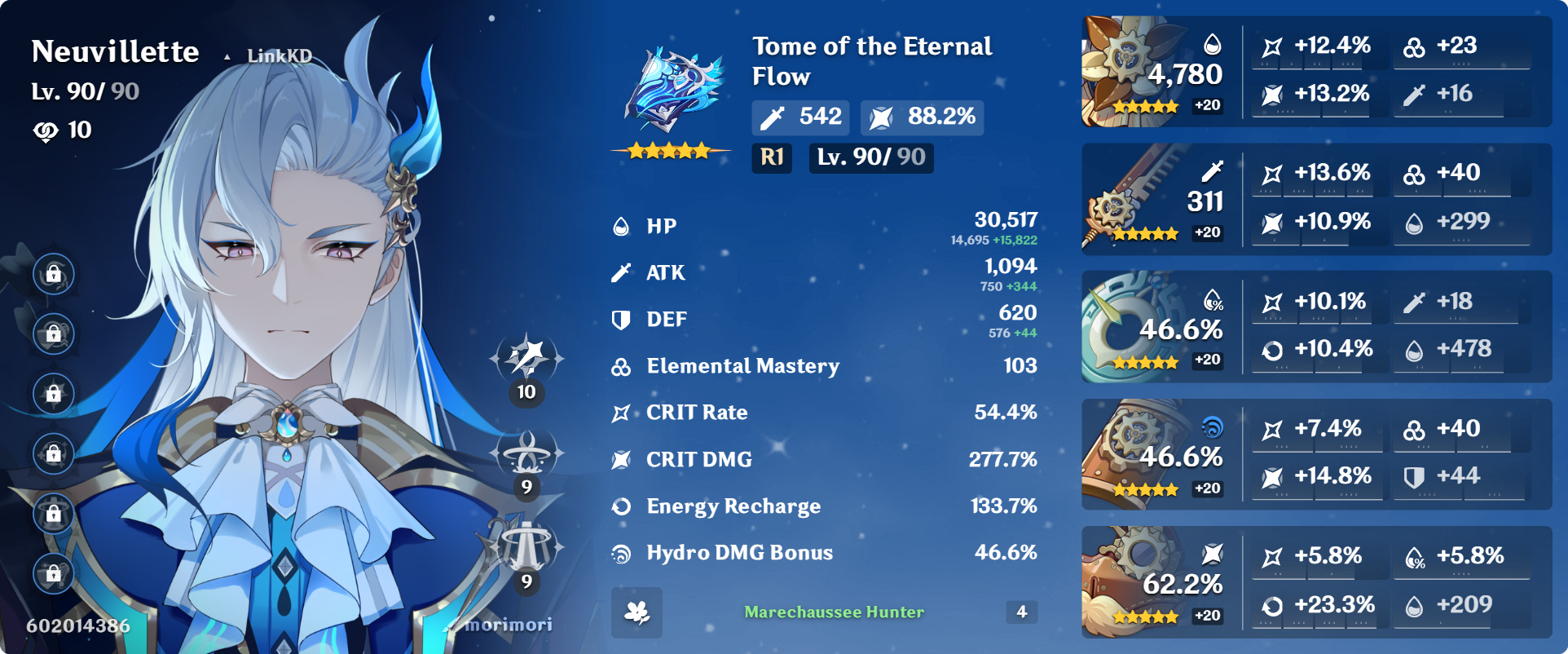Click the R1 refinement badge

coord(770,159)
